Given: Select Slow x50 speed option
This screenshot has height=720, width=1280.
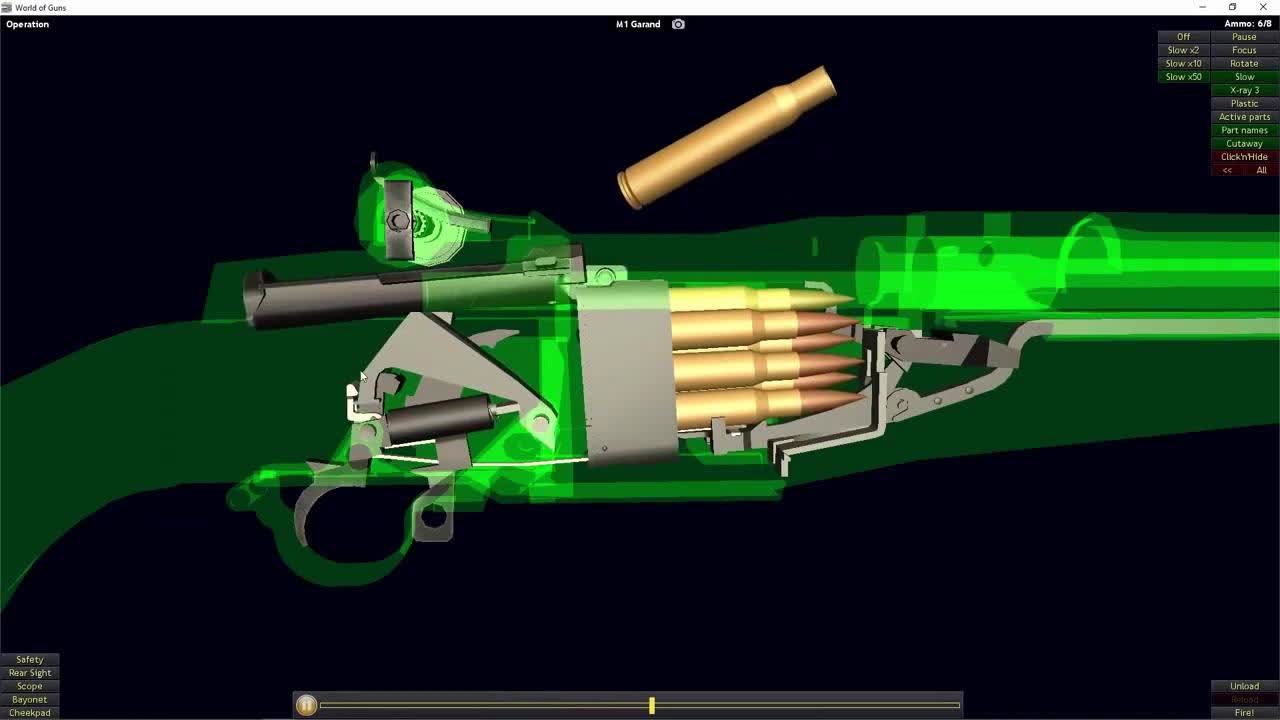Looking at the screenshot, I should [1182, 76].
